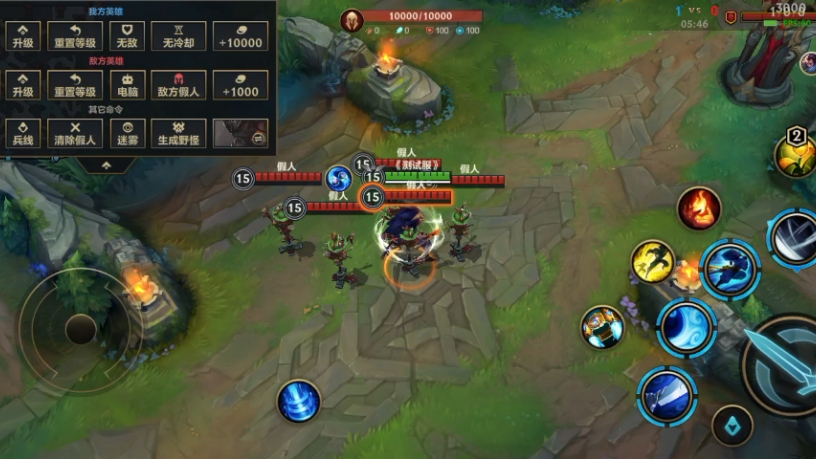The image size is (816, 459).
Task: Toggle the 电脑 computer AI button
Action: coord(126,84)
